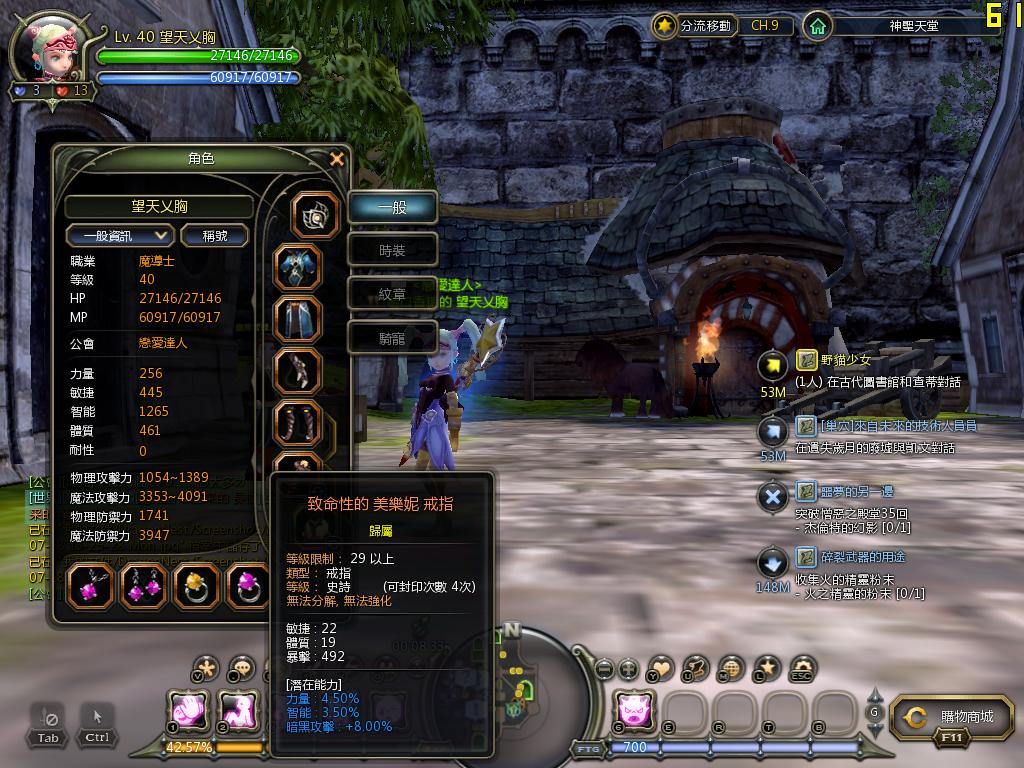
Task: Select the pink gem necklace slot
Action: pos(90,586)
